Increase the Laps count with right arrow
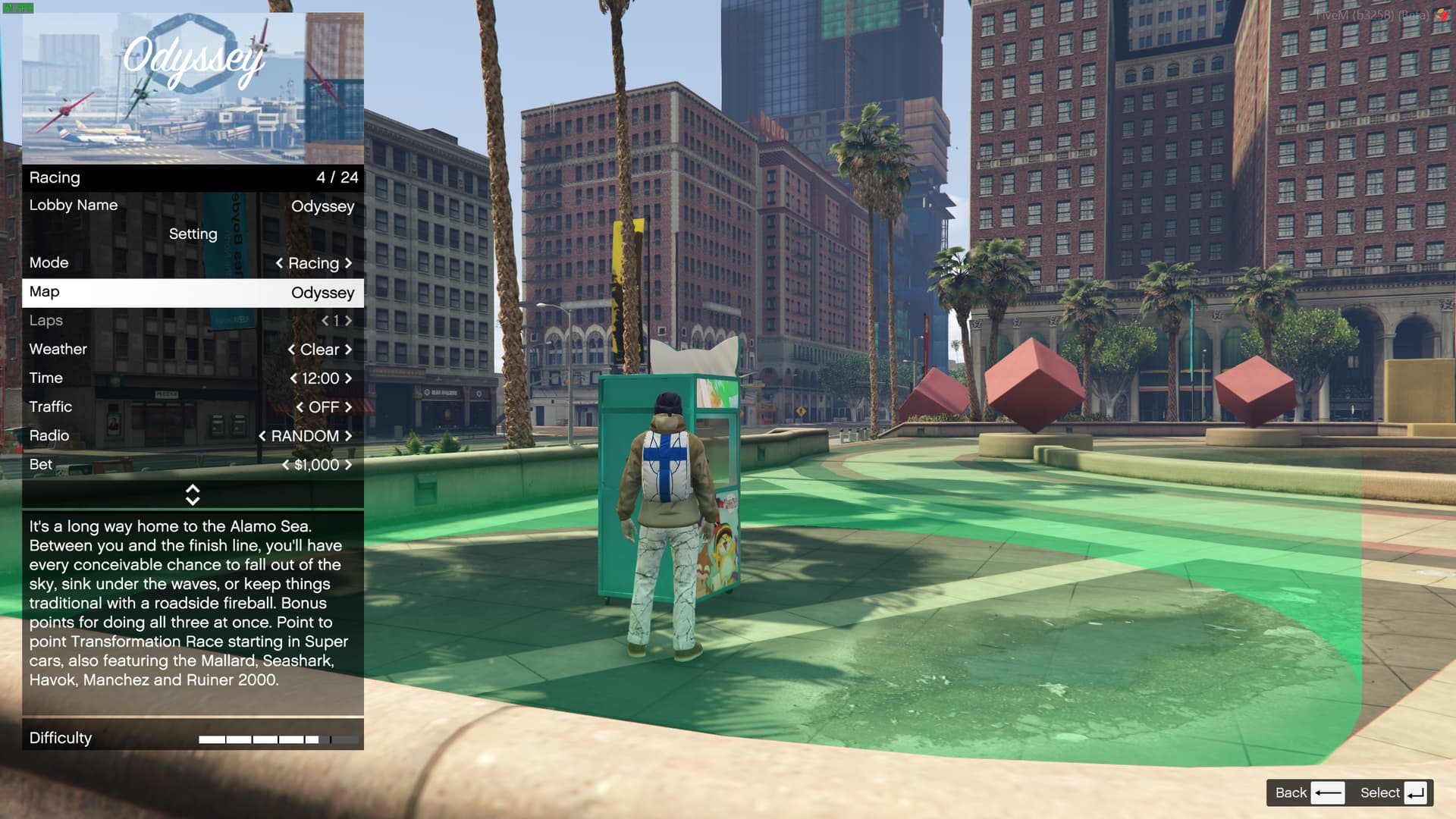1456x819 pixels. click(x=349, y=321)
